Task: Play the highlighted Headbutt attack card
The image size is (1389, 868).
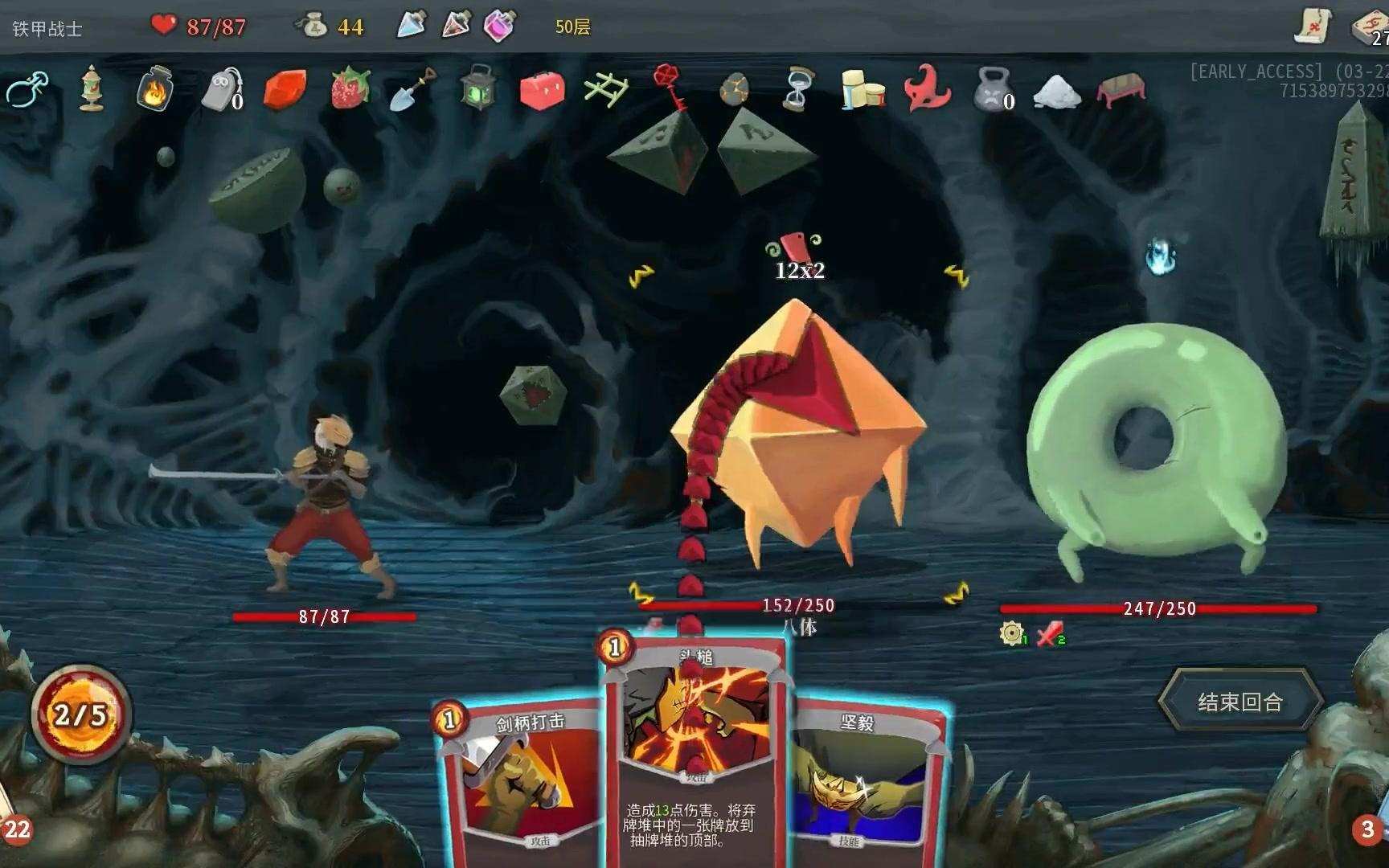Action: tap(694, 747)
